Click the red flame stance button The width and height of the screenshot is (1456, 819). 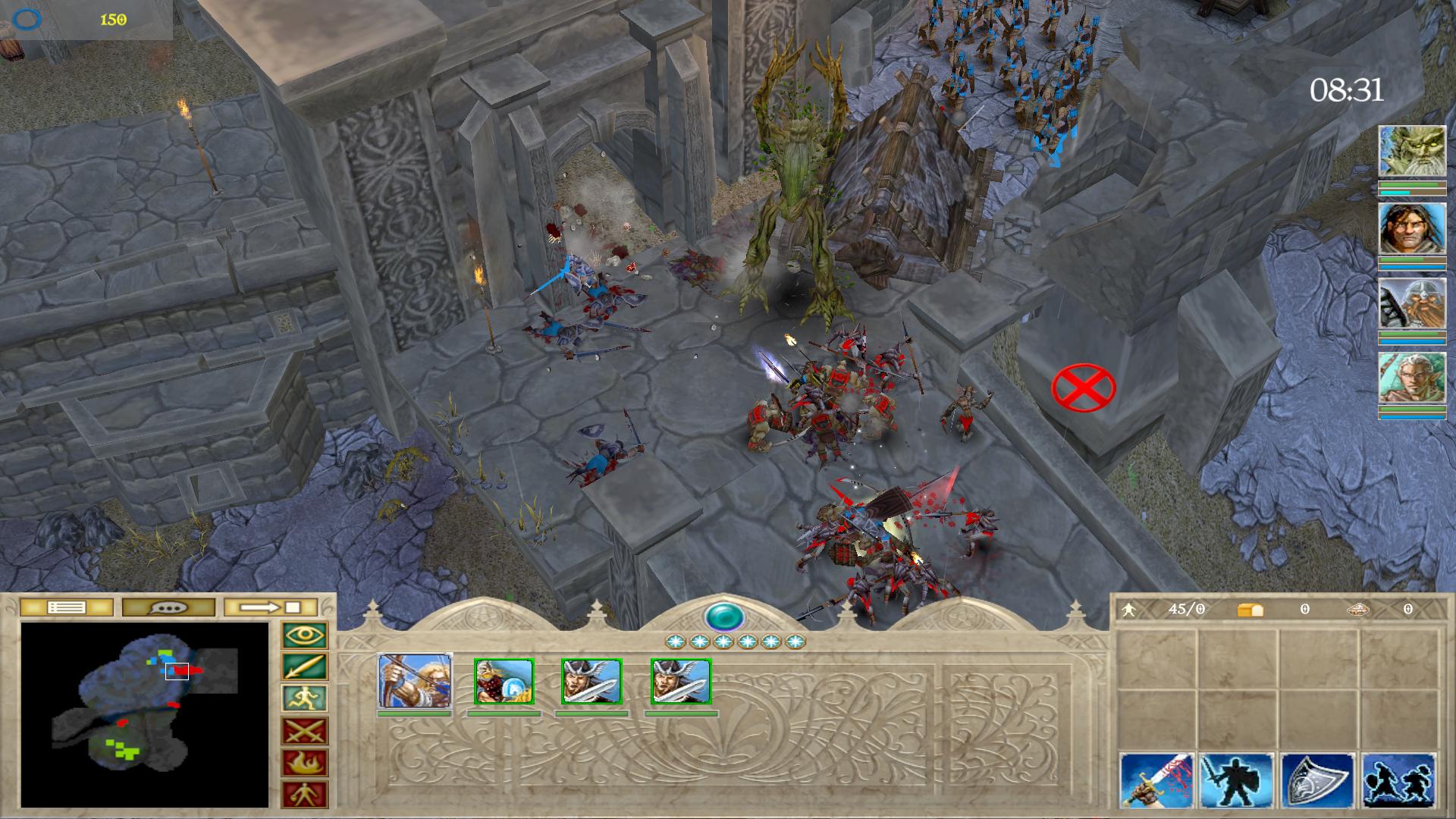click(x=305, y=764)
